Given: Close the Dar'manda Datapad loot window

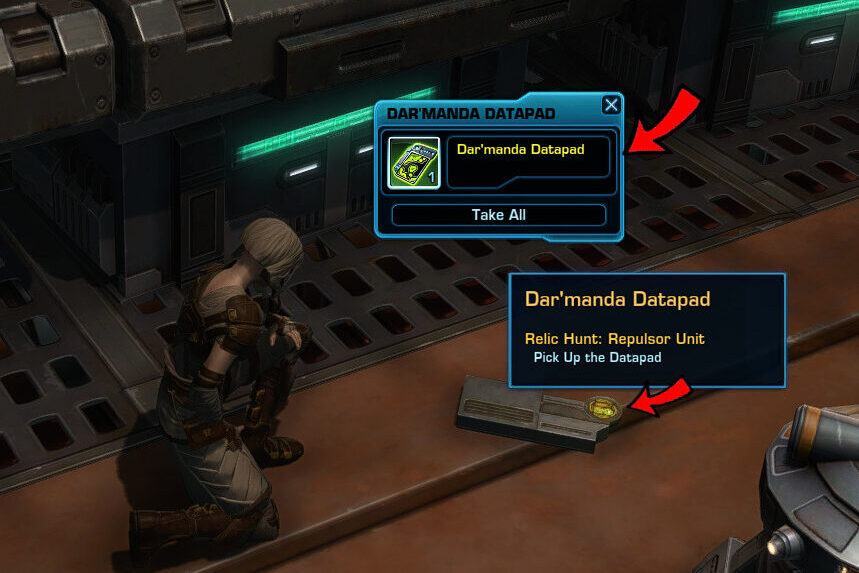Looking at the screenshot, I should pos(611,106).
